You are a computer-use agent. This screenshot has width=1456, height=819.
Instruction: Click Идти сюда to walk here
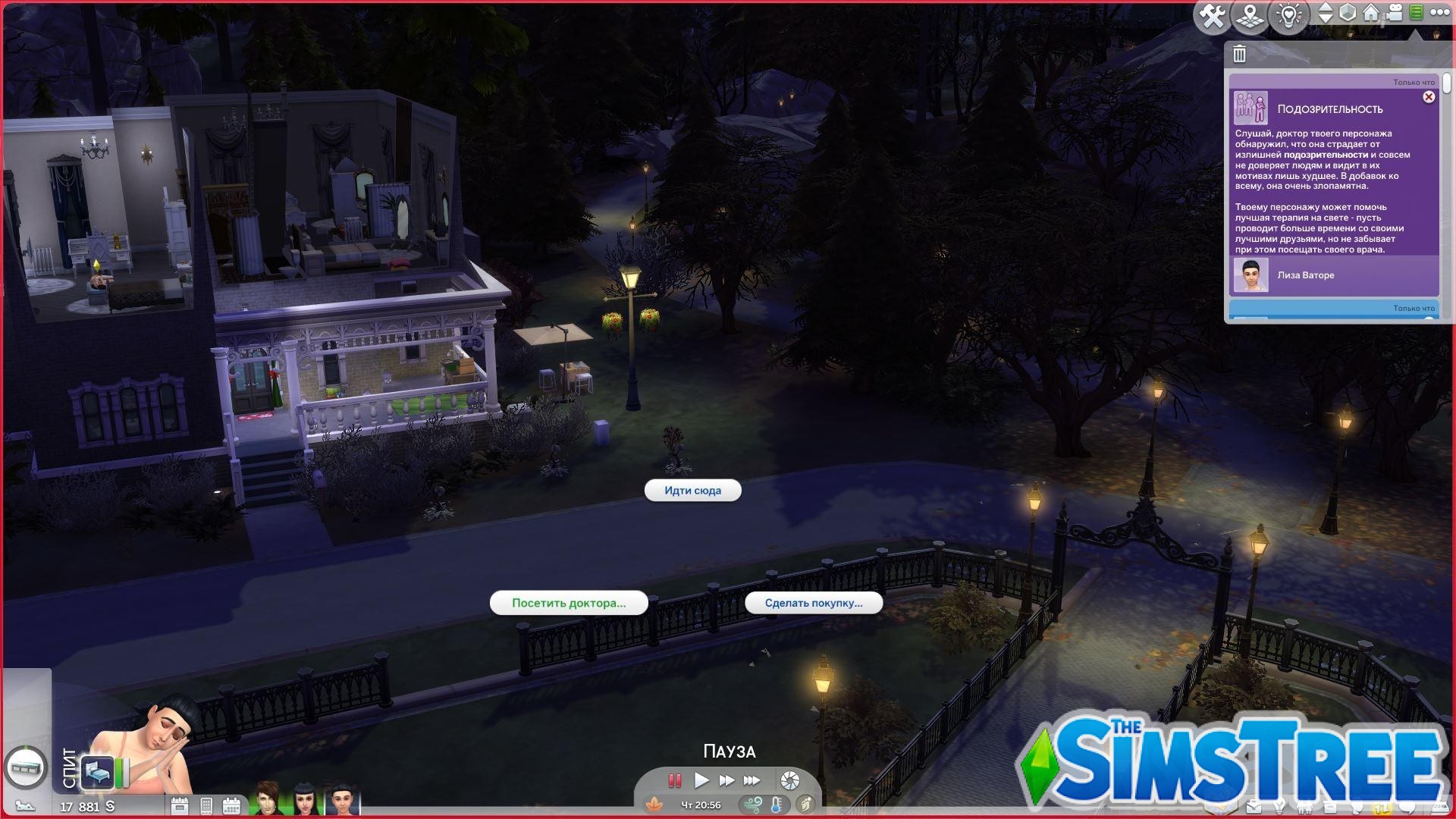click(692, 490)
